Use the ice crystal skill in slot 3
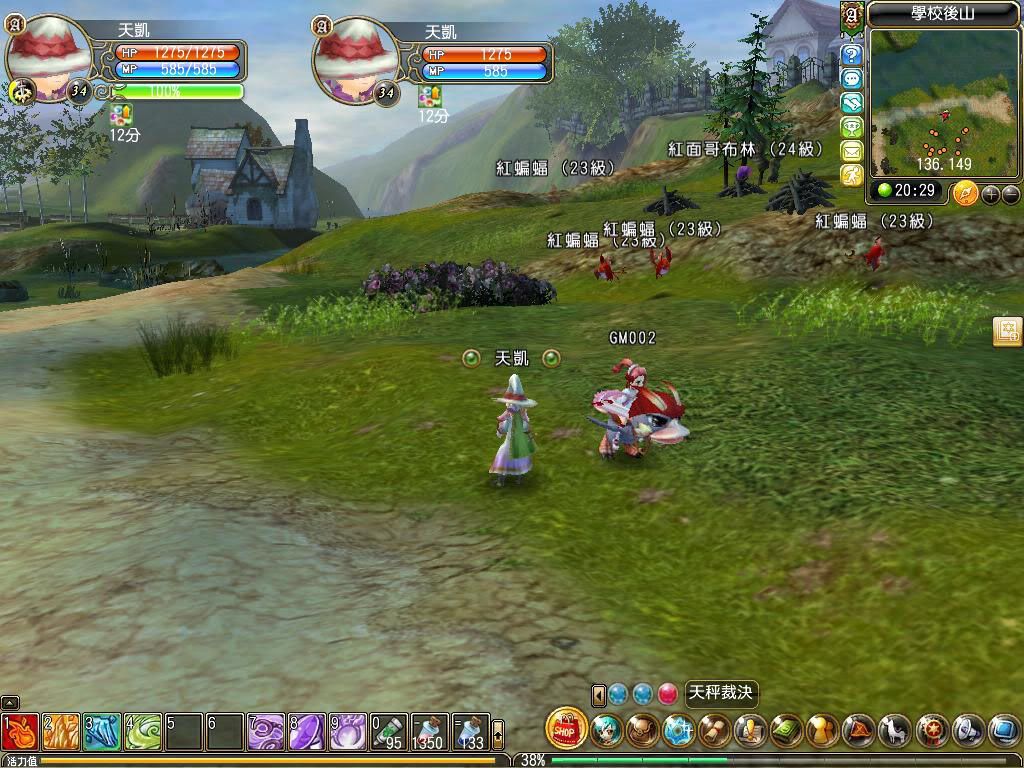Viewport: 1024px width, 768px height. click(101, 732)
